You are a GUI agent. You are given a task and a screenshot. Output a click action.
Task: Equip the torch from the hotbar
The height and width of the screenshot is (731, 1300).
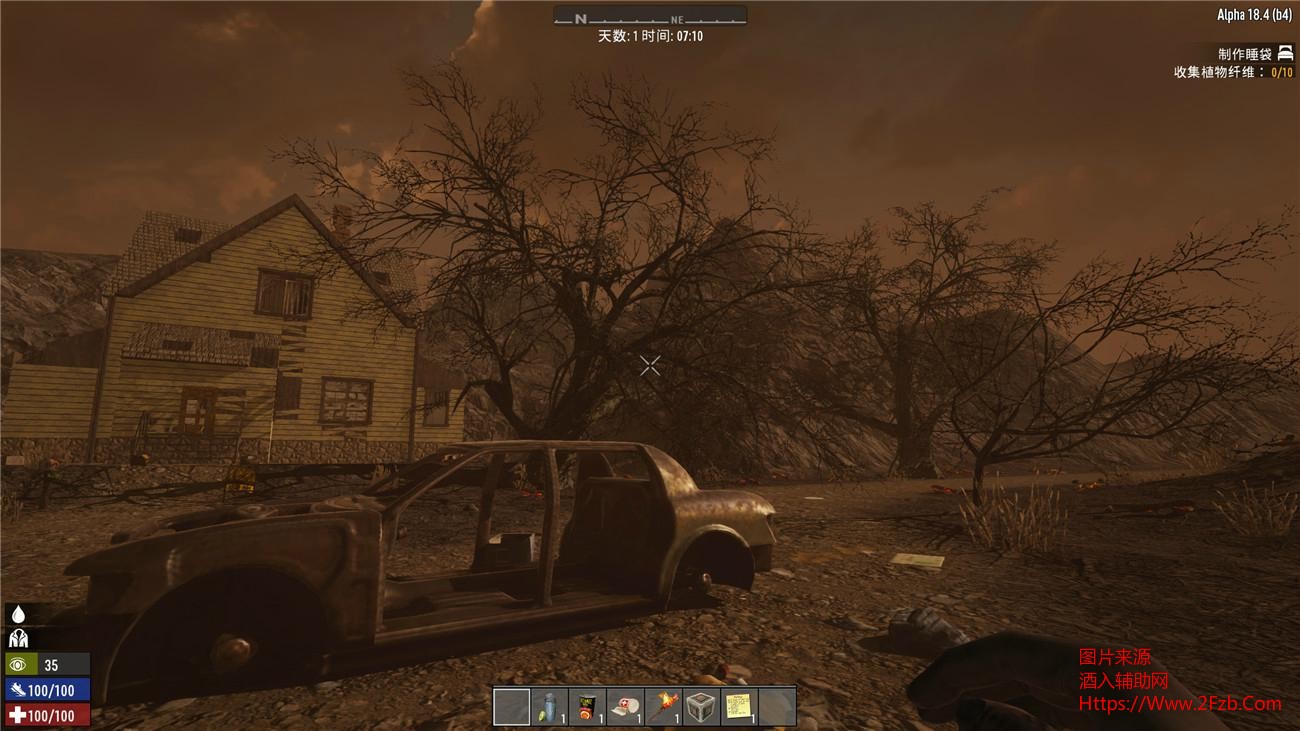(x=664, y=707)
